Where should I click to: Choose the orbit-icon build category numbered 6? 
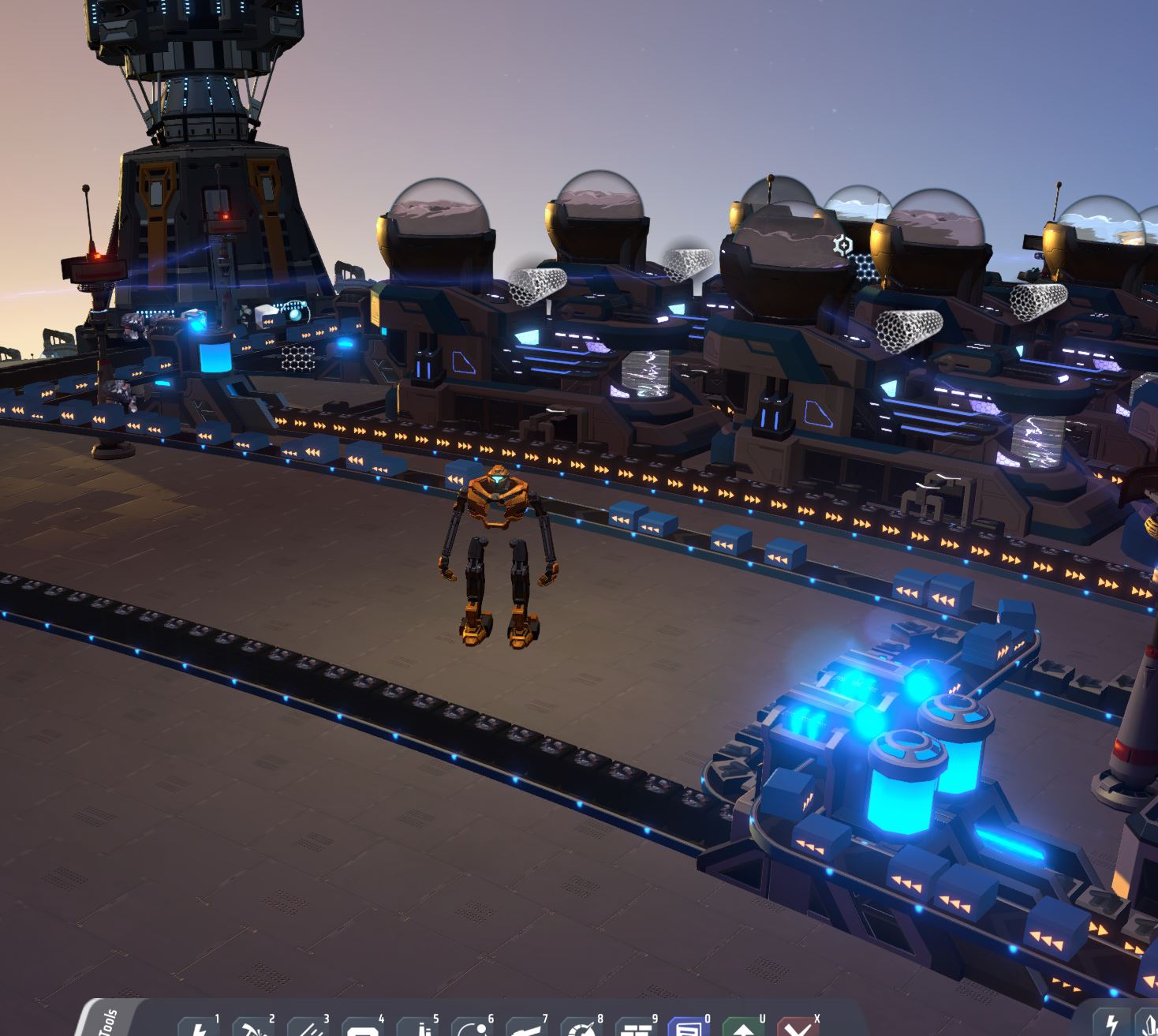473,1027
